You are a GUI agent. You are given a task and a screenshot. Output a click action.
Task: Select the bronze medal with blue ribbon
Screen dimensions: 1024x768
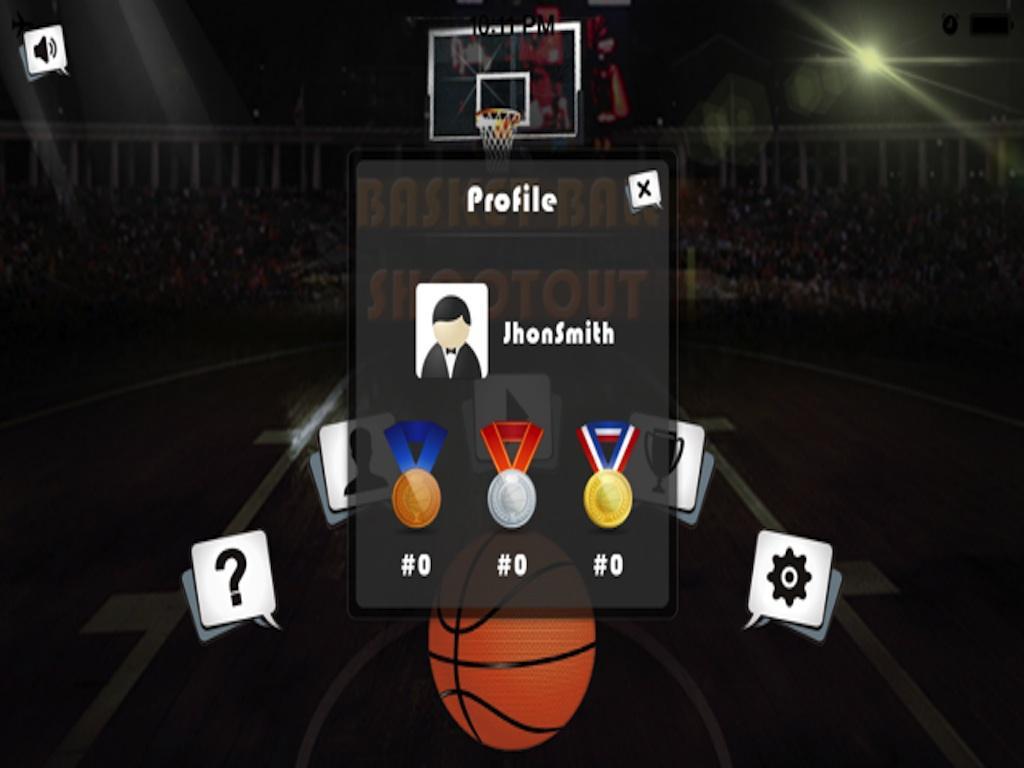(416, 475)
